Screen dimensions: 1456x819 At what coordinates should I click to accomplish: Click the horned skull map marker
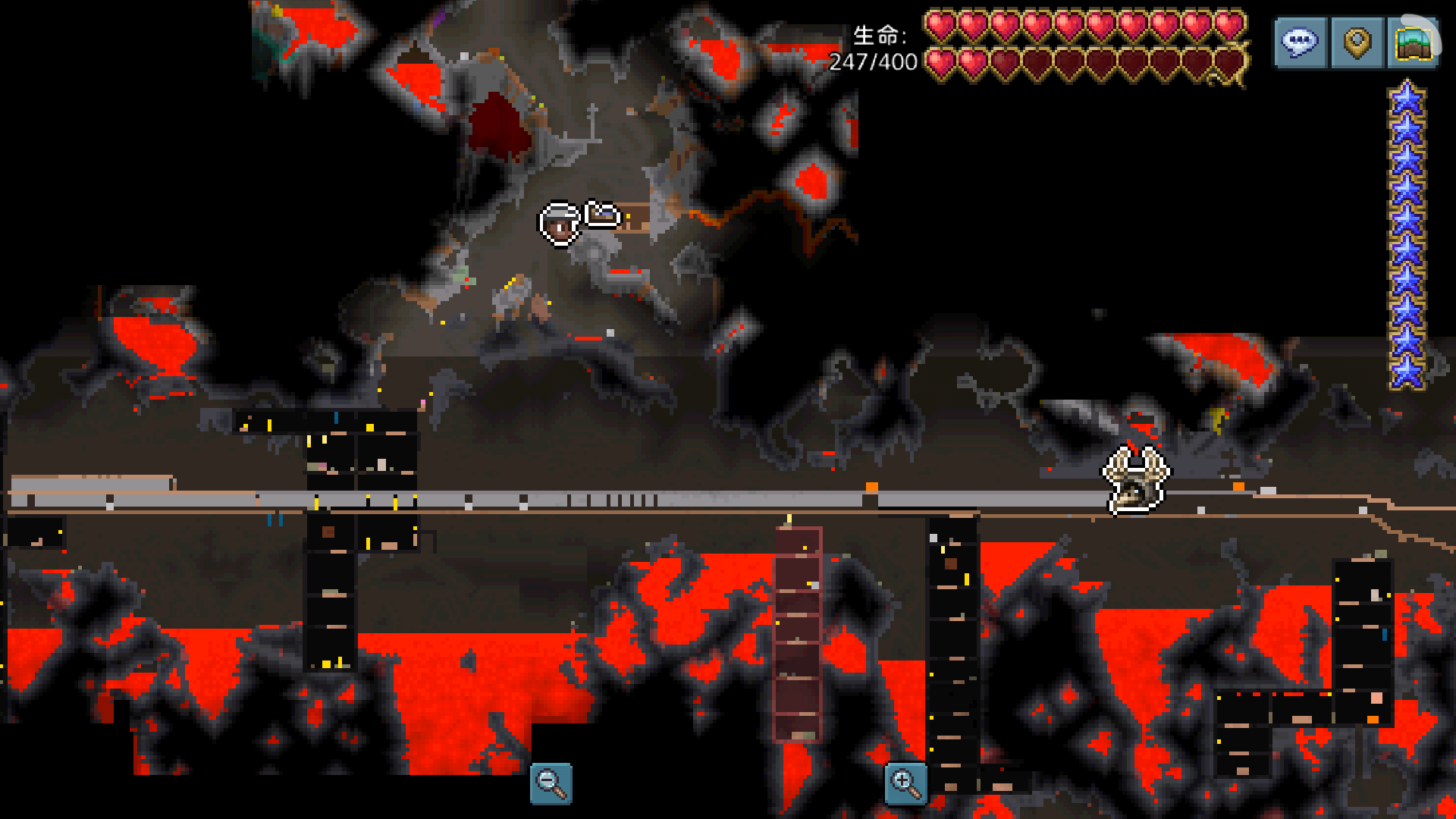(x=1135, y=479)
